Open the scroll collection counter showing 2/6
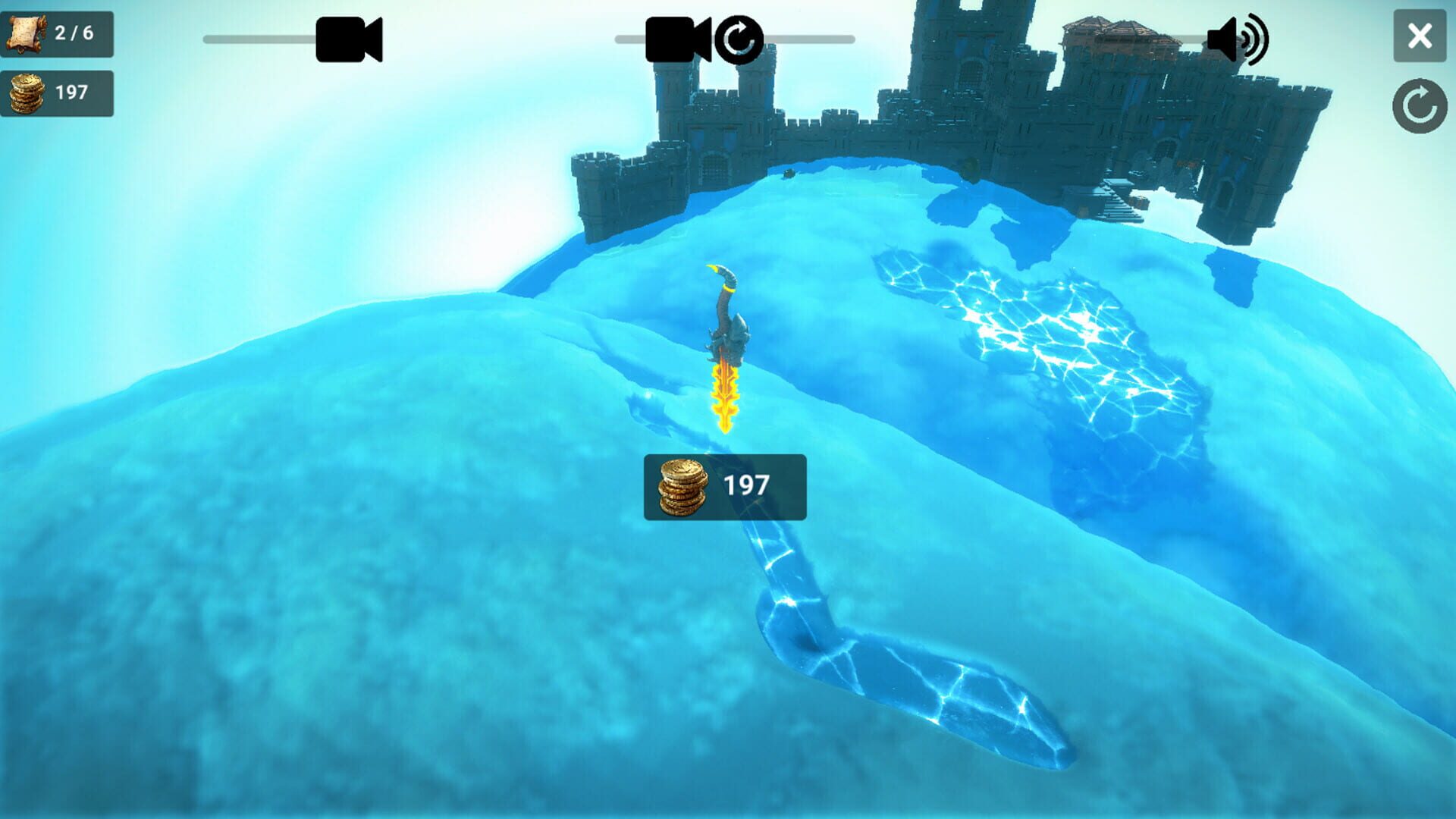1456x819 pixels. click(x=58, y=32)
